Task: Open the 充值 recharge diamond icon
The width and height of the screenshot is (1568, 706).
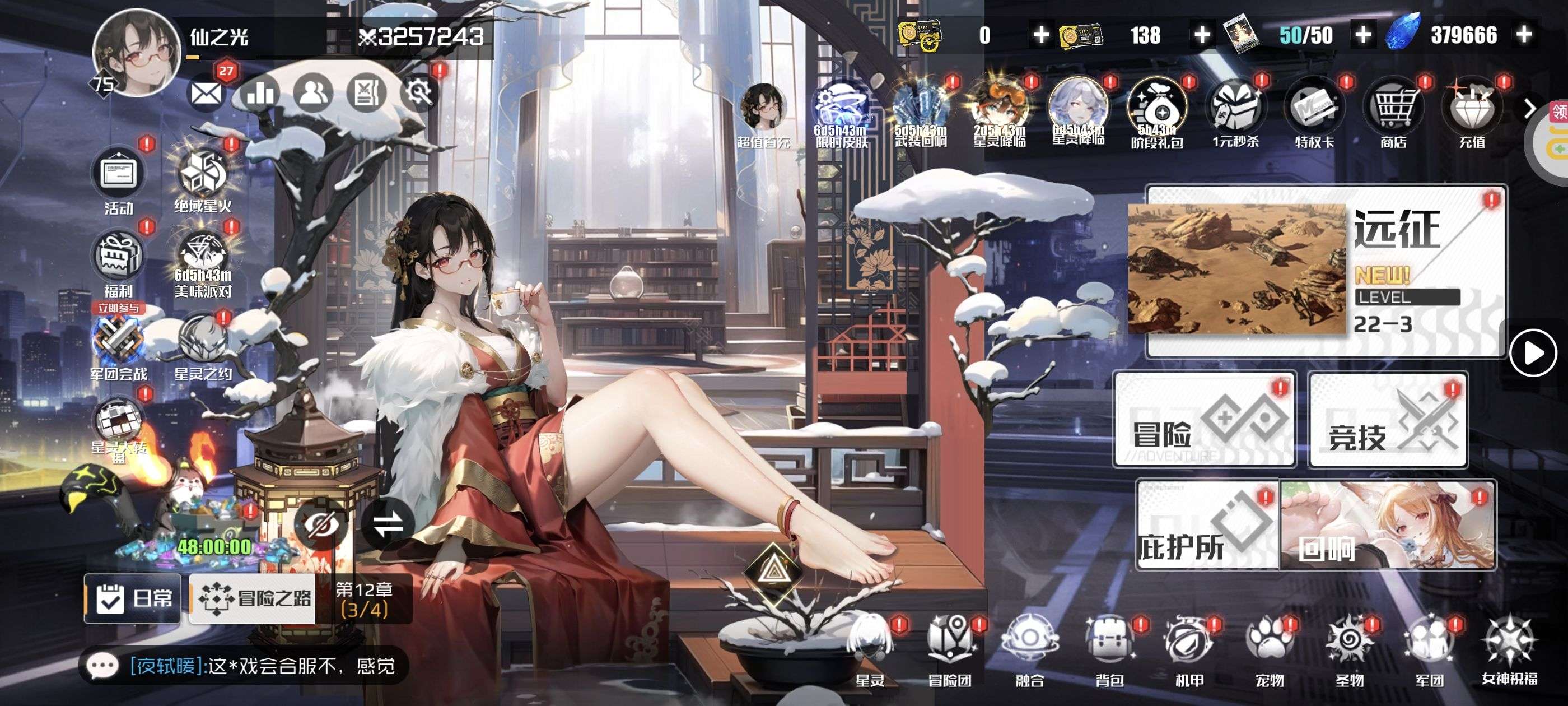Action: tap(1472, 113)
